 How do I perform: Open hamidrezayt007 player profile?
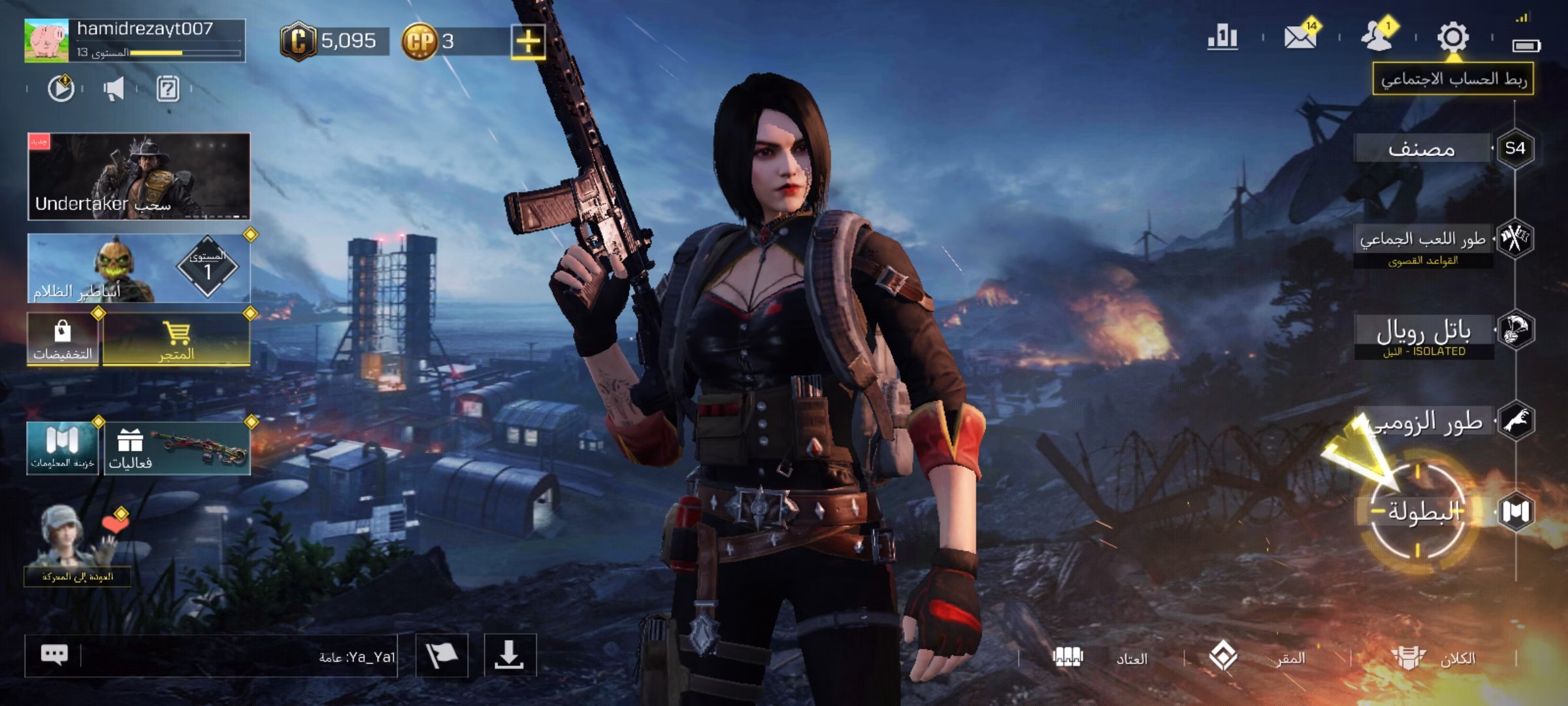[x=135, y=41]
